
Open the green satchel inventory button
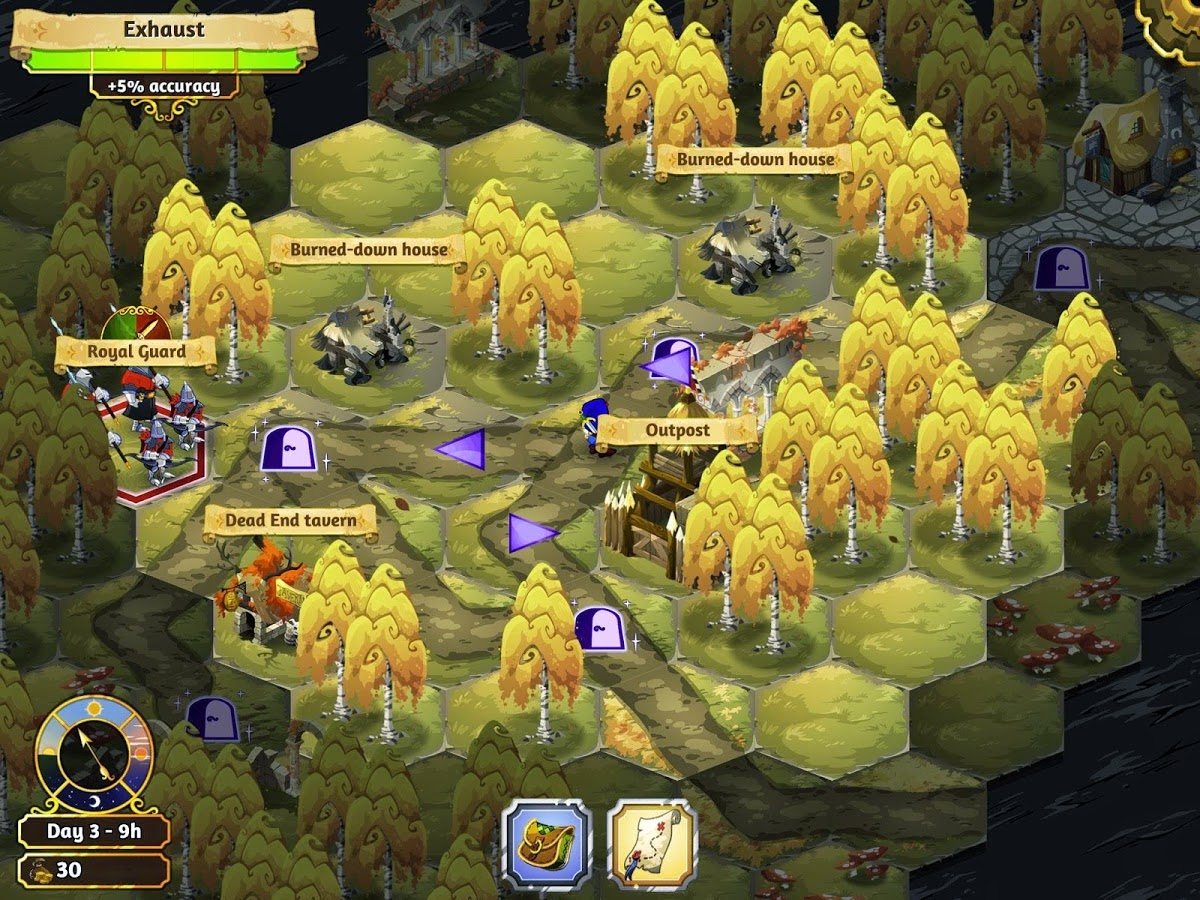[546, 843]
